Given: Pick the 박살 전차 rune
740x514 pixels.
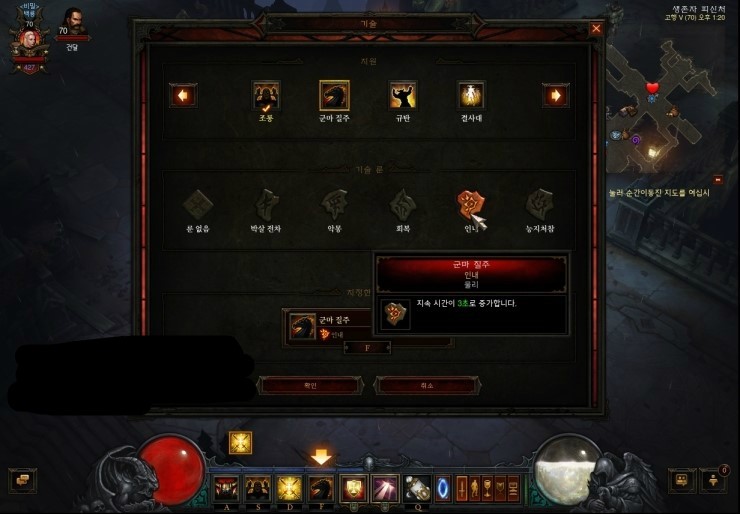Looking at the screenshot, I should click(266, 203).
